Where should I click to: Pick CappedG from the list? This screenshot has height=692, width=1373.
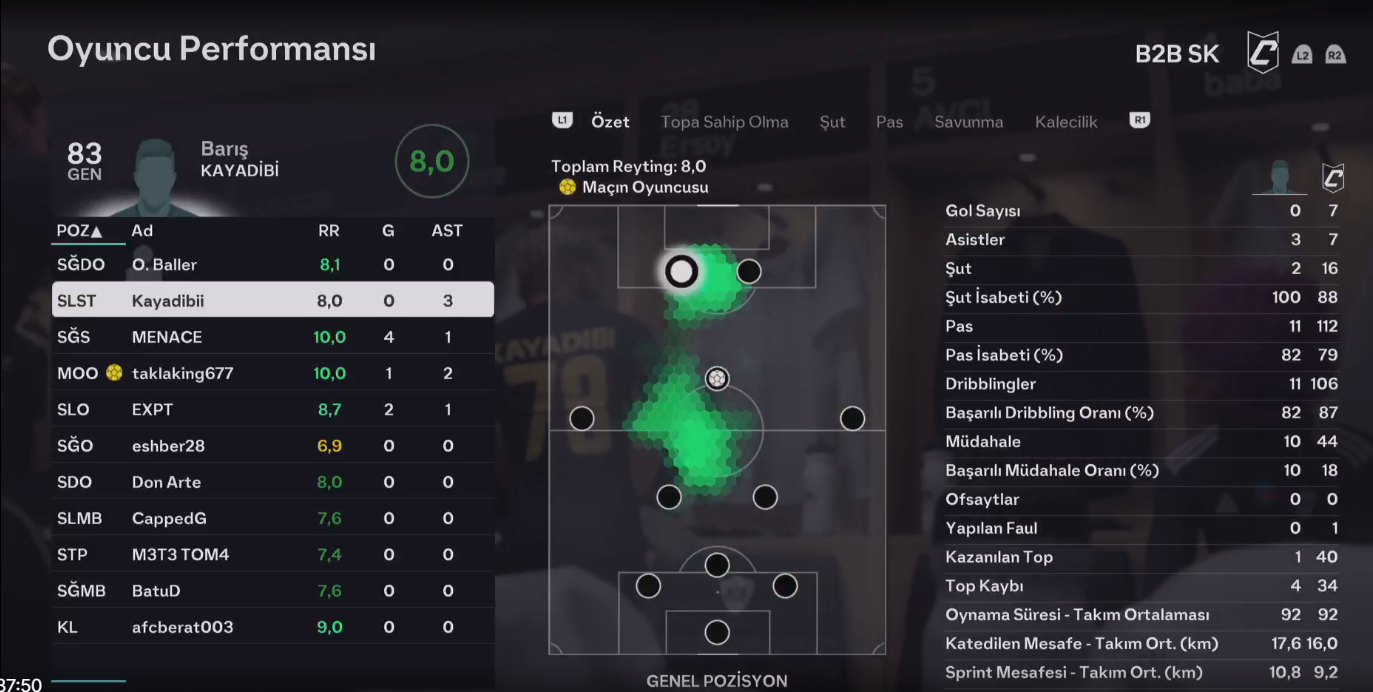(272, 518)
